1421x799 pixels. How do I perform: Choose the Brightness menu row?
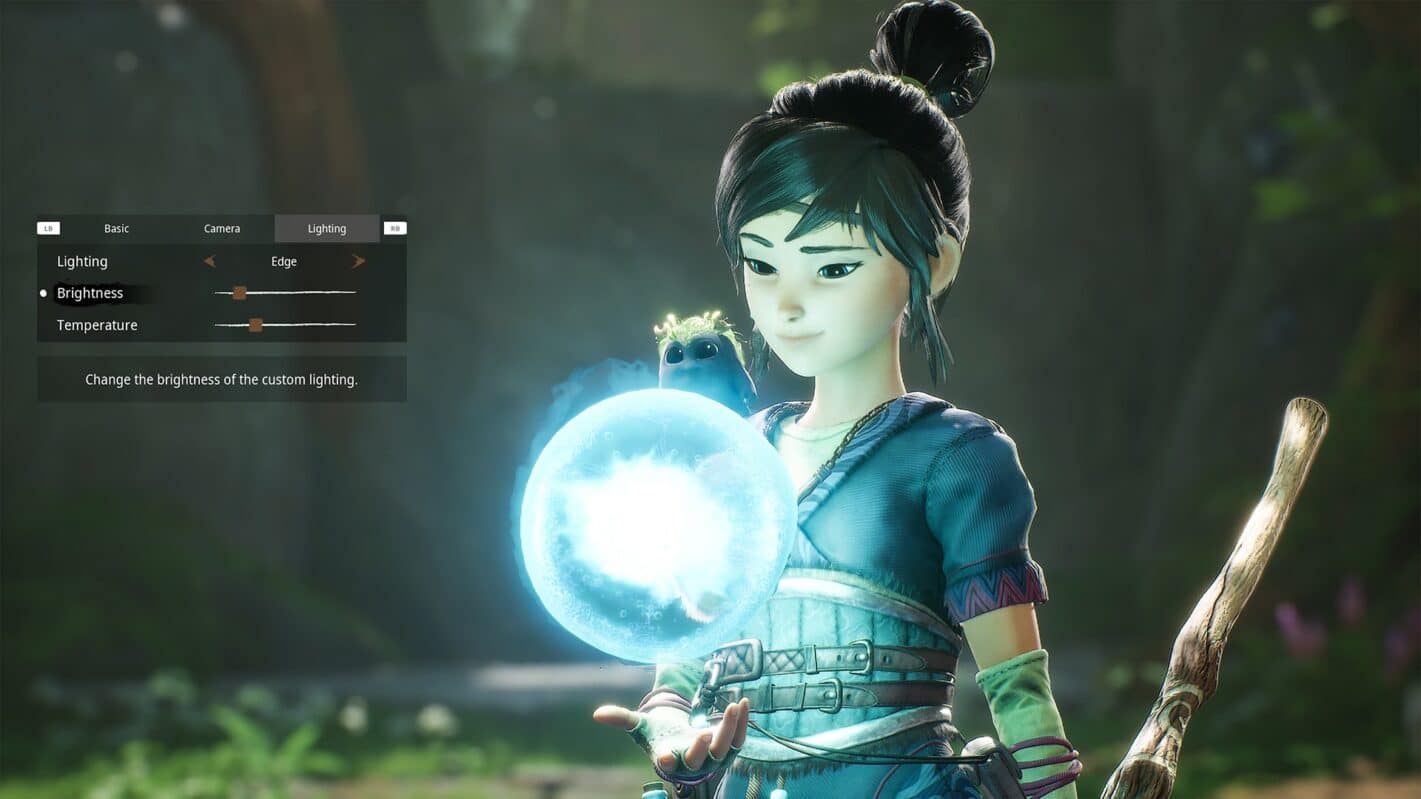point(90,293)
